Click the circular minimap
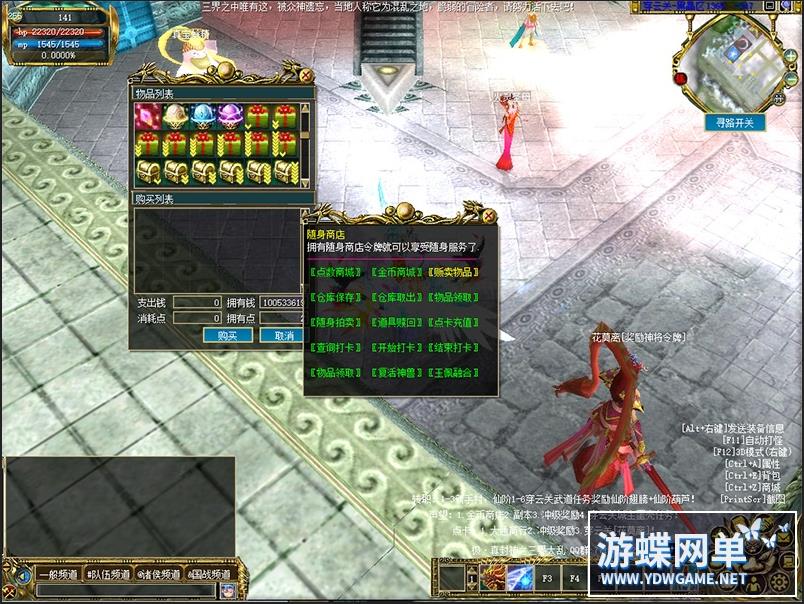 [735, 58]
